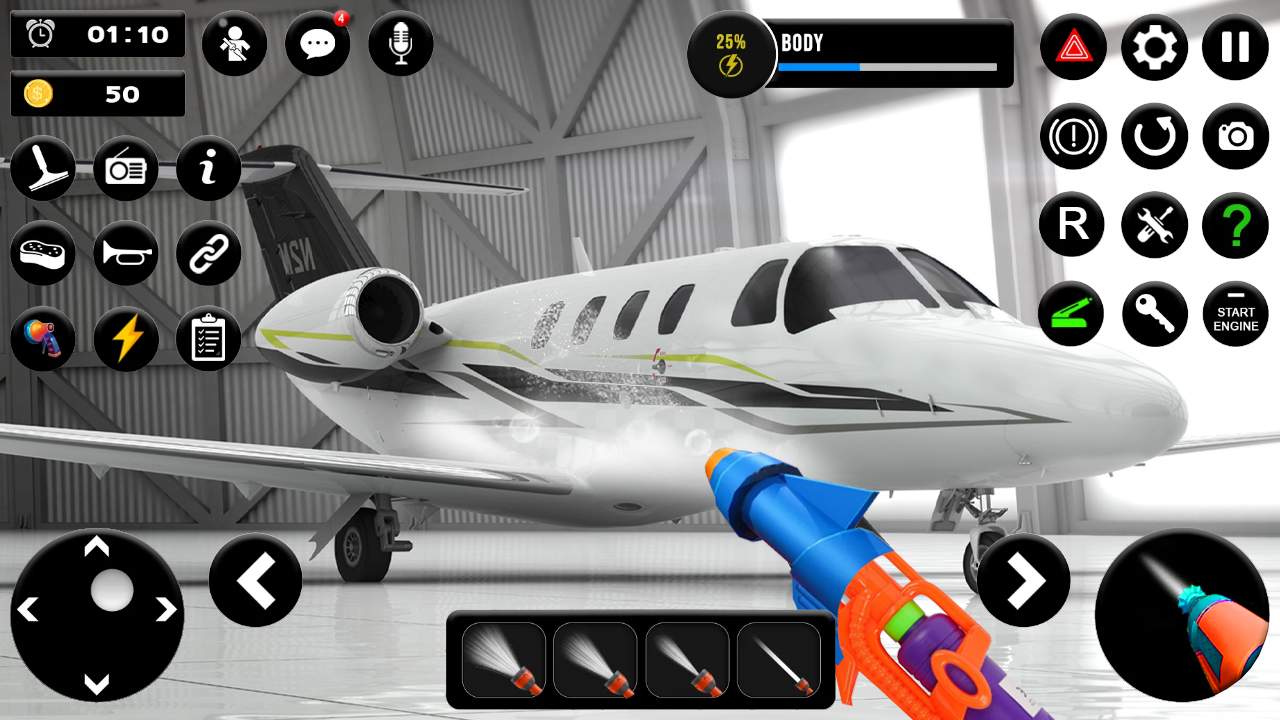Open the help question mark menu
The image size is (1280, 720).
[1235, 225]
